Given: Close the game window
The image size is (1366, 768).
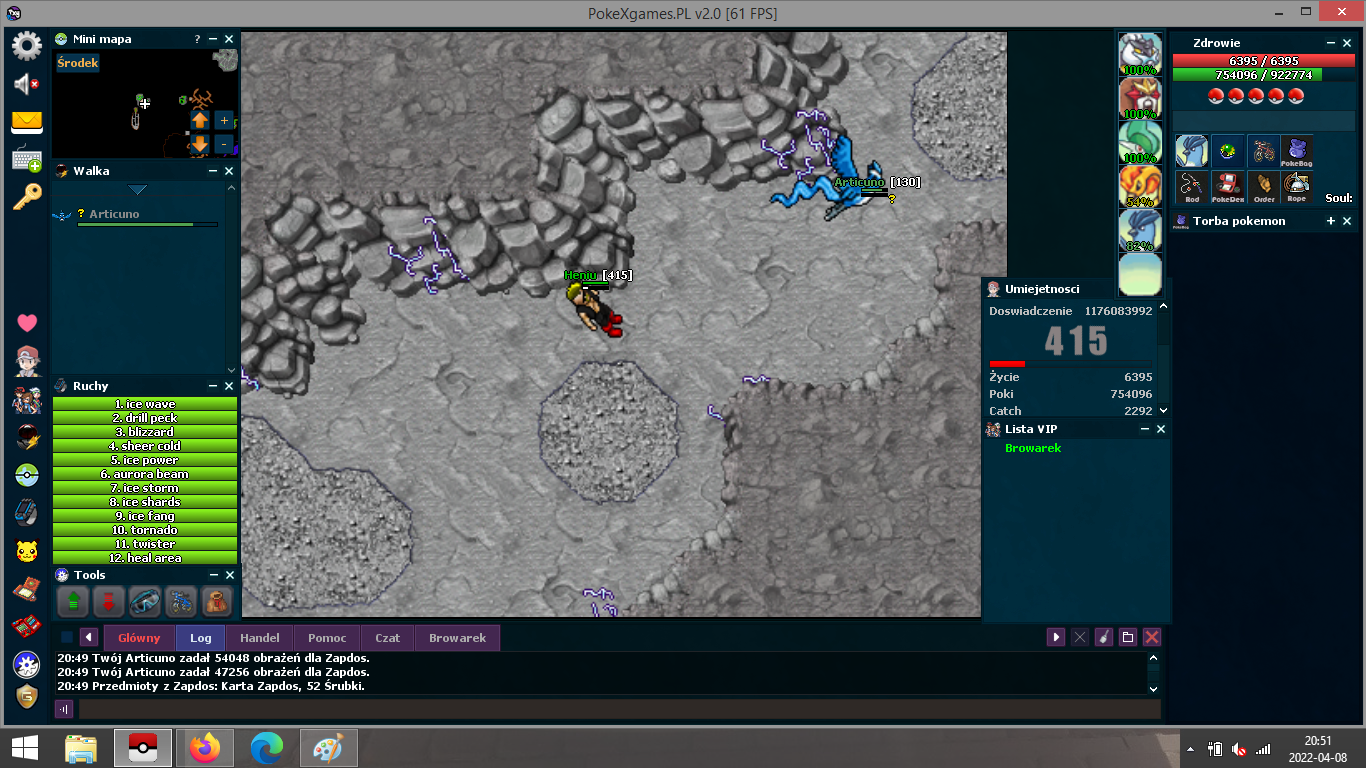Looking at the screenshot, I should pyautogui.click(x=1341, y=13).
